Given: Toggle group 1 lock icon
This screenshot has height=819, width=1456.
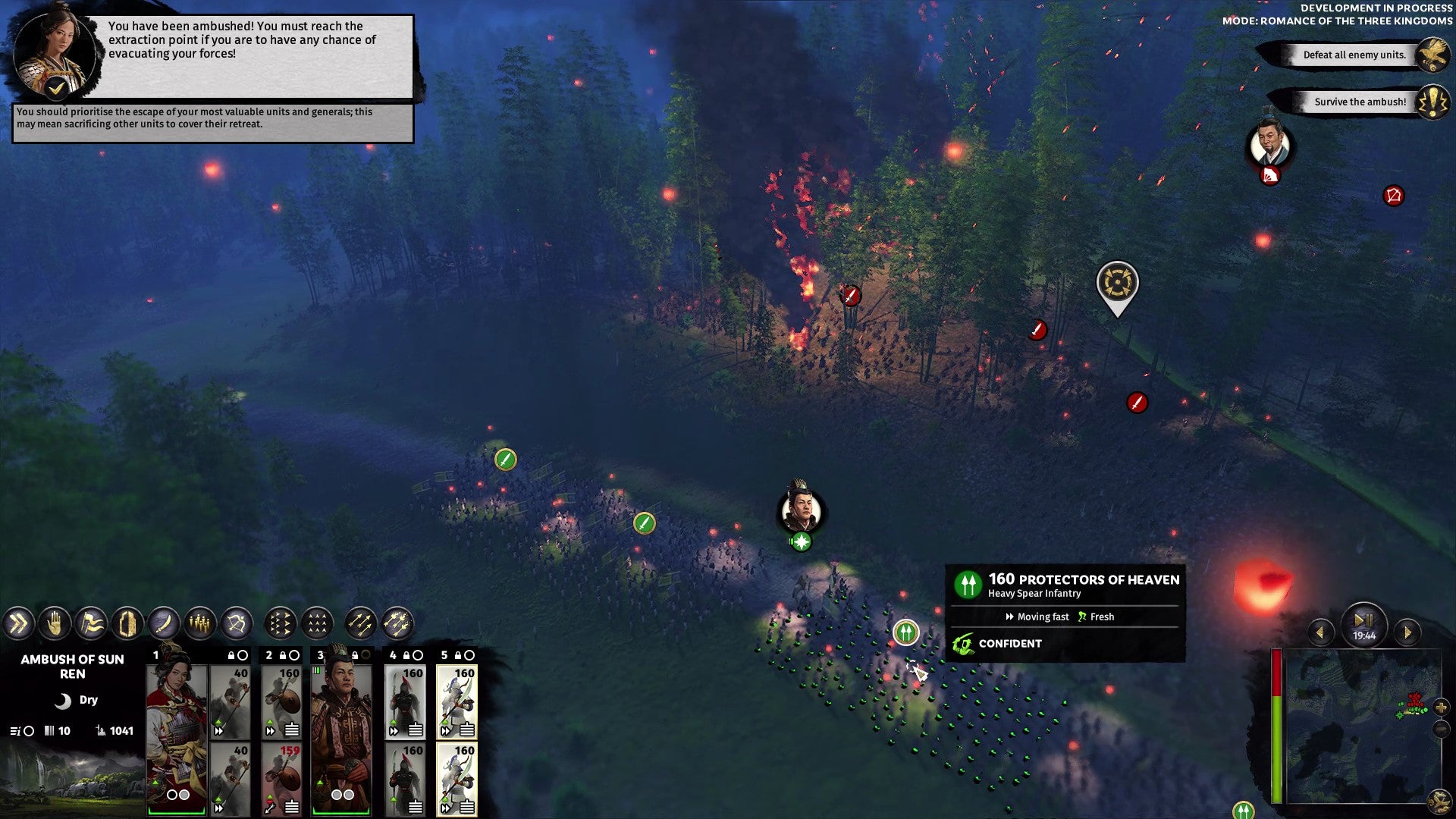Looking at the screenshot, I should click(231, 655).
